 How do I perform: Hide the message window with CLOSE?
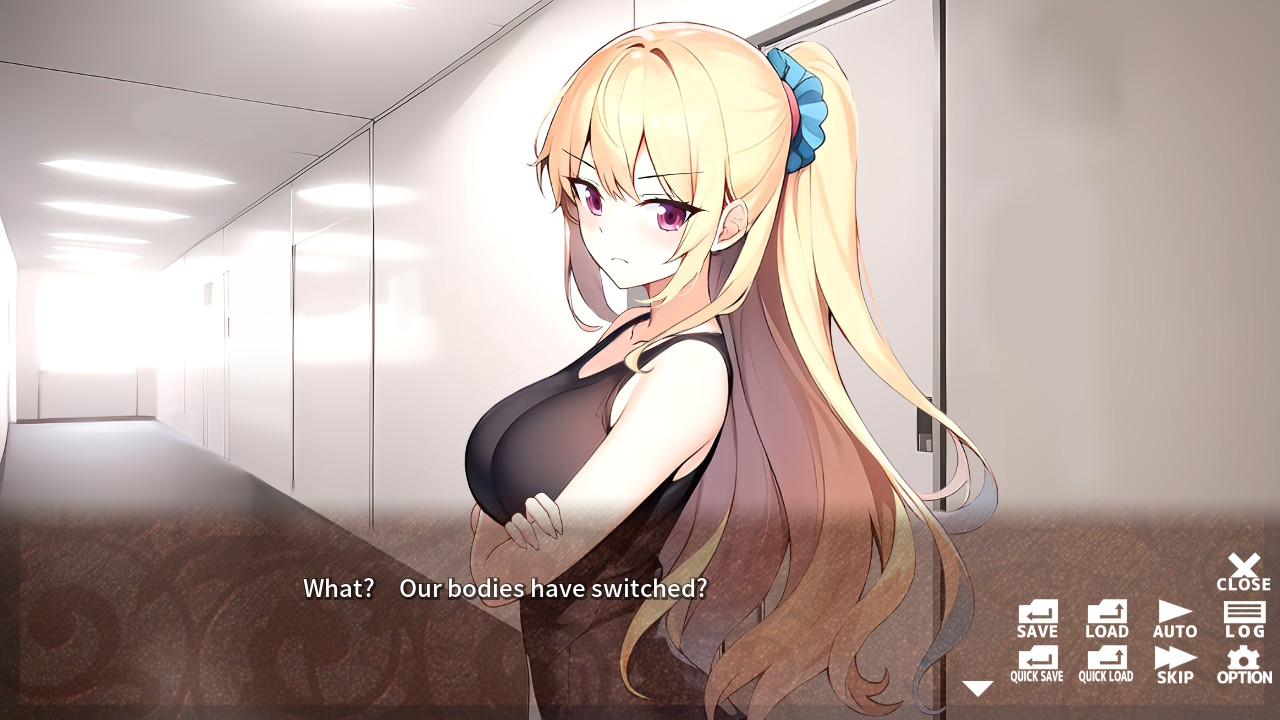[1242, 568]
